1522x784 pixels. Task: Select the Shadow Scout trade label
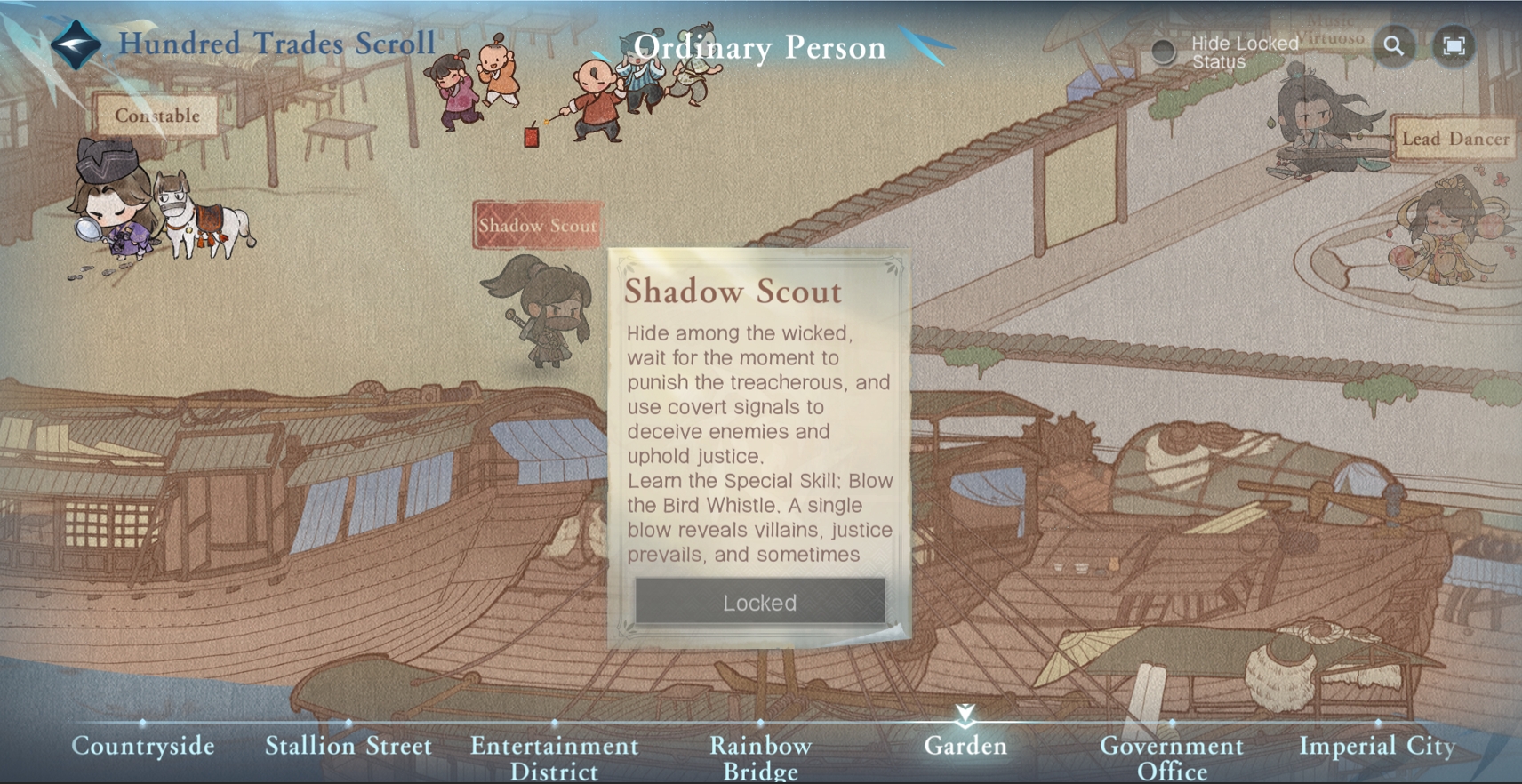coord(537,225)
